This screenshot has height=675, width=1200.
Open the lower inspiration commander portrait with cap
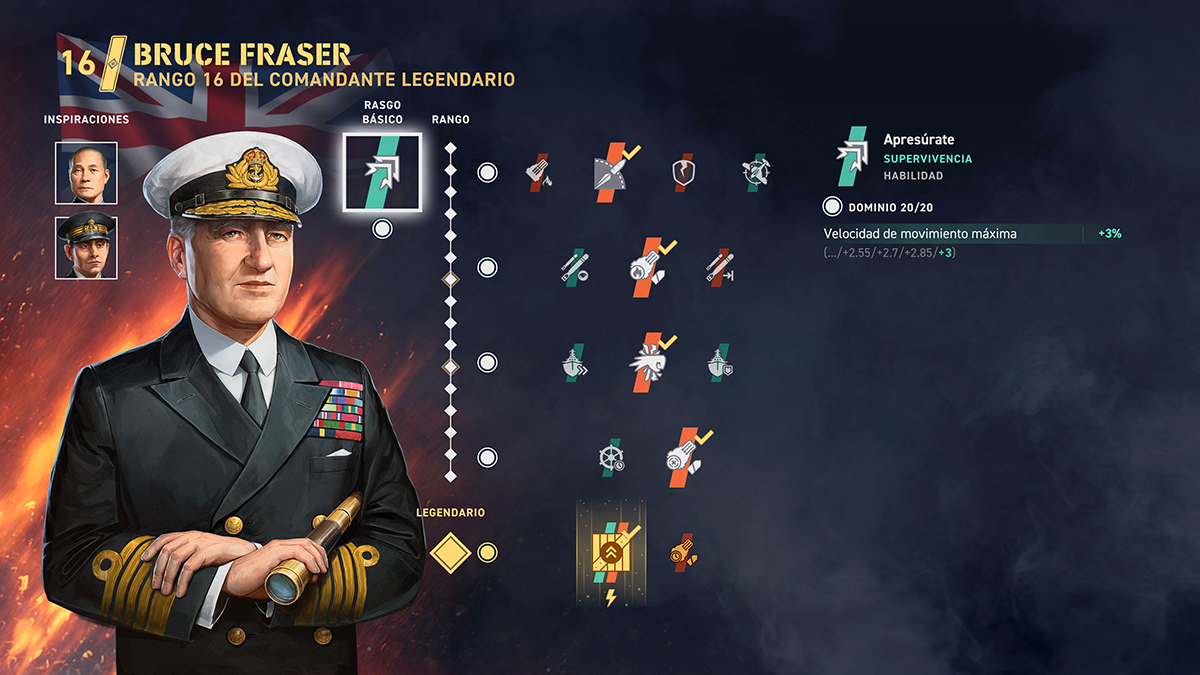pyautogui.click(x=86, y=247)
